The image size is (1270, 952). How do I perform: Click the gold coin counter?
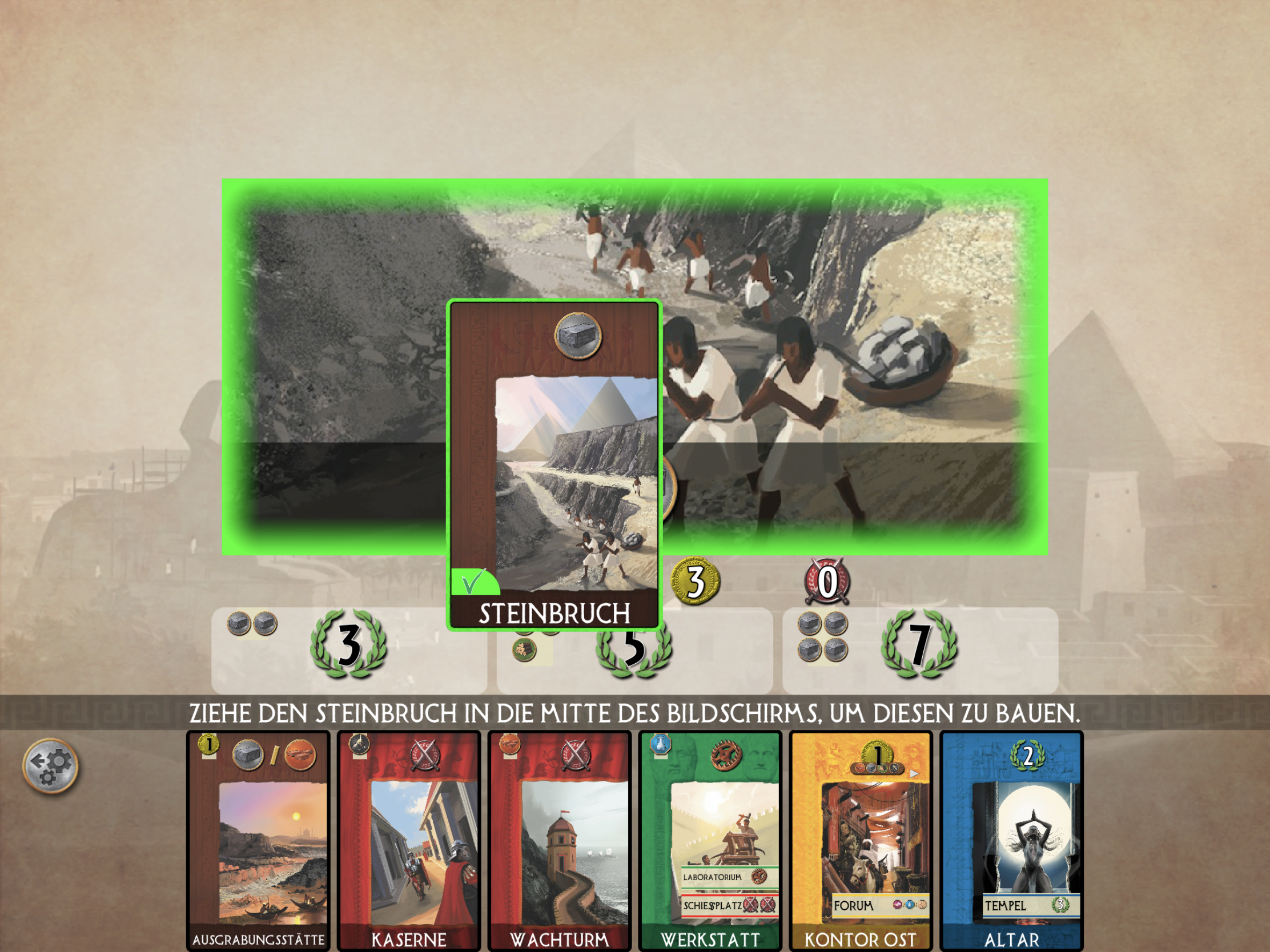click(x=696, y=580)
